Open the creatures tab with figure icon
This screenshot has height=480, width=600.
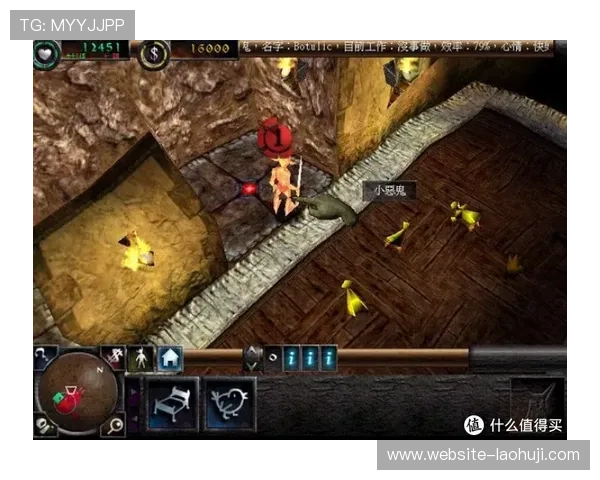143,357
